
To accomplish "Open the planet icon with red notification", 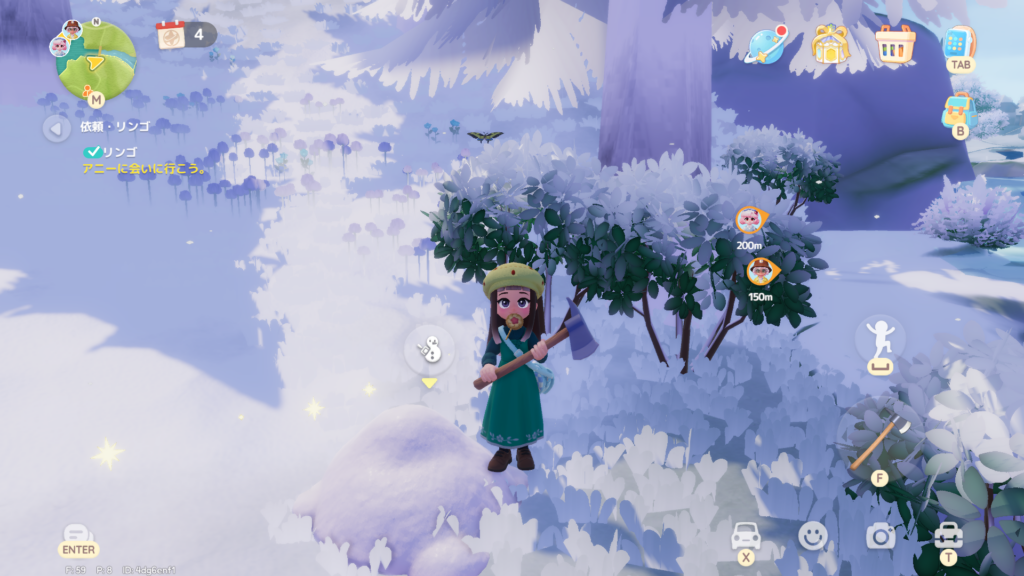I will [767, 44].
